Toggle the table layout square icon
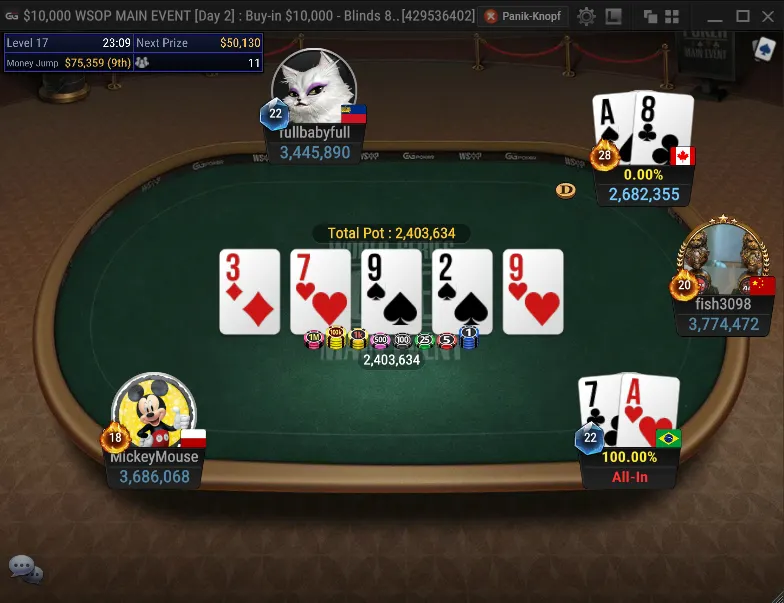784x603 pixels. tap(614, 16)
